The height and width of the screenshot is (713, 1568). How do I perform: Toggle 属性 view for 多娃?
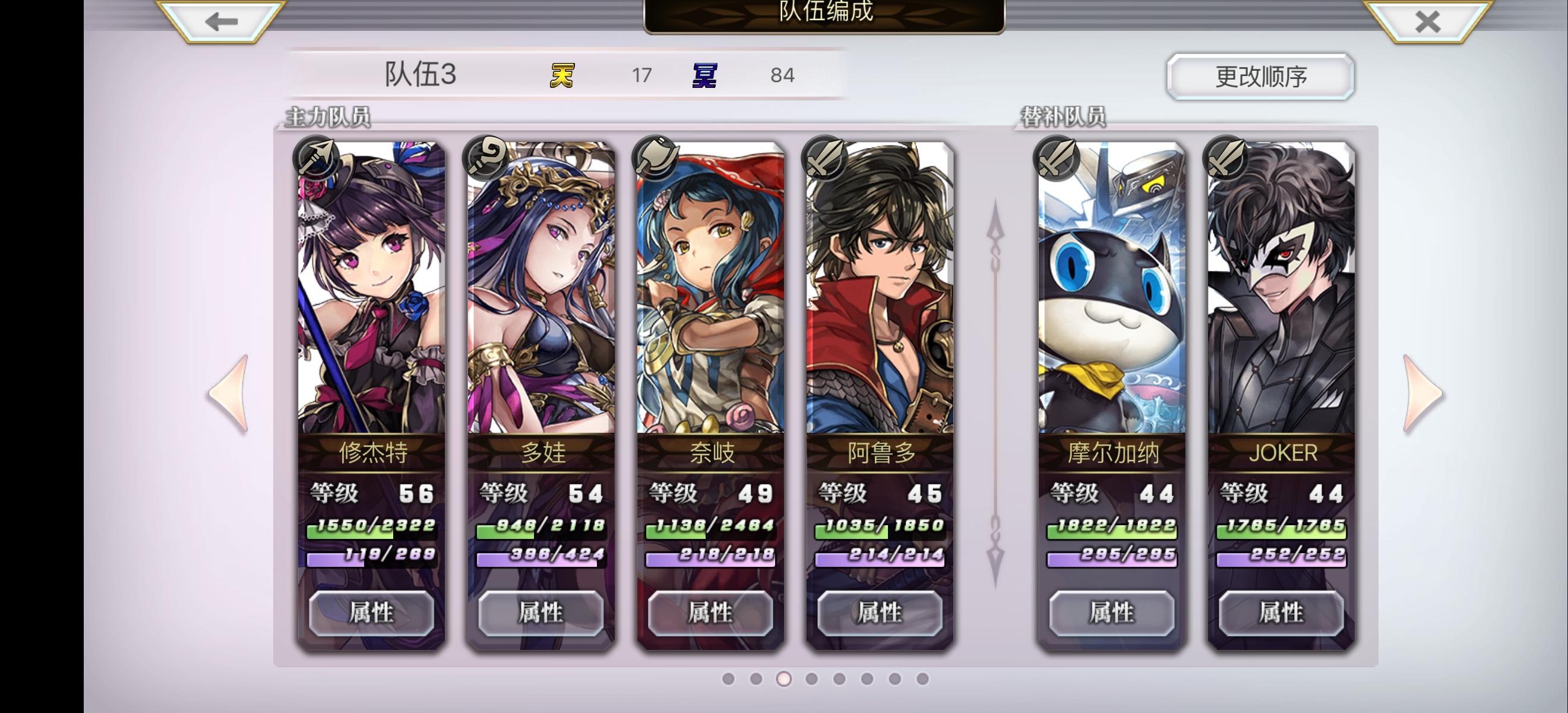(x=541, y=614)
